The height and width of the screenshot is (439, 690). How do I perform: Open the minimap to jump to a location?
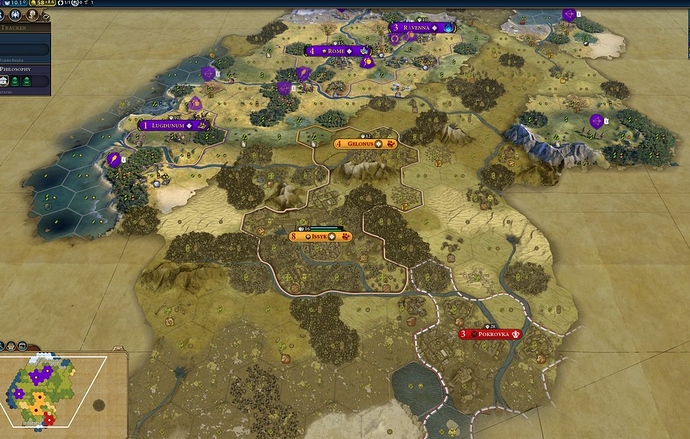(50, 395)
